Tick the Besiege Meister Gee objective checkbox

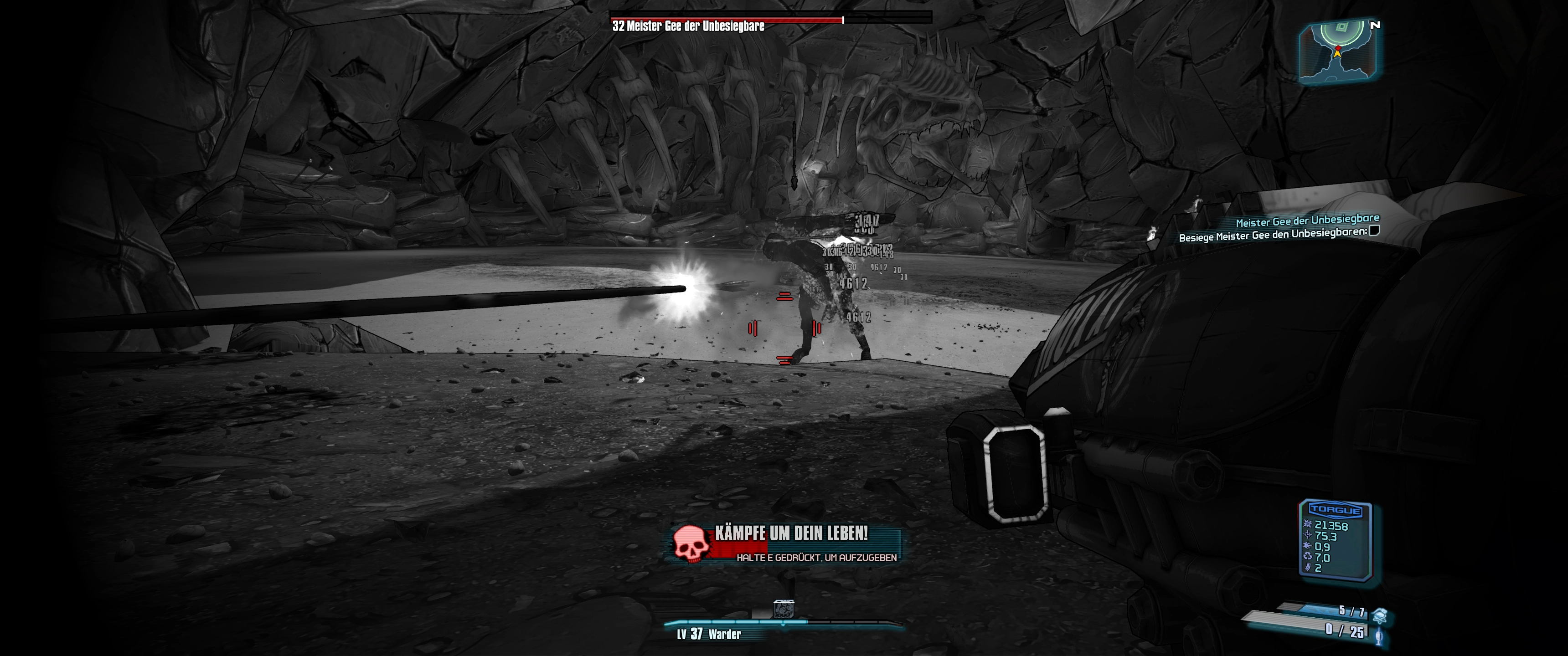click(x=1374, y=231)
